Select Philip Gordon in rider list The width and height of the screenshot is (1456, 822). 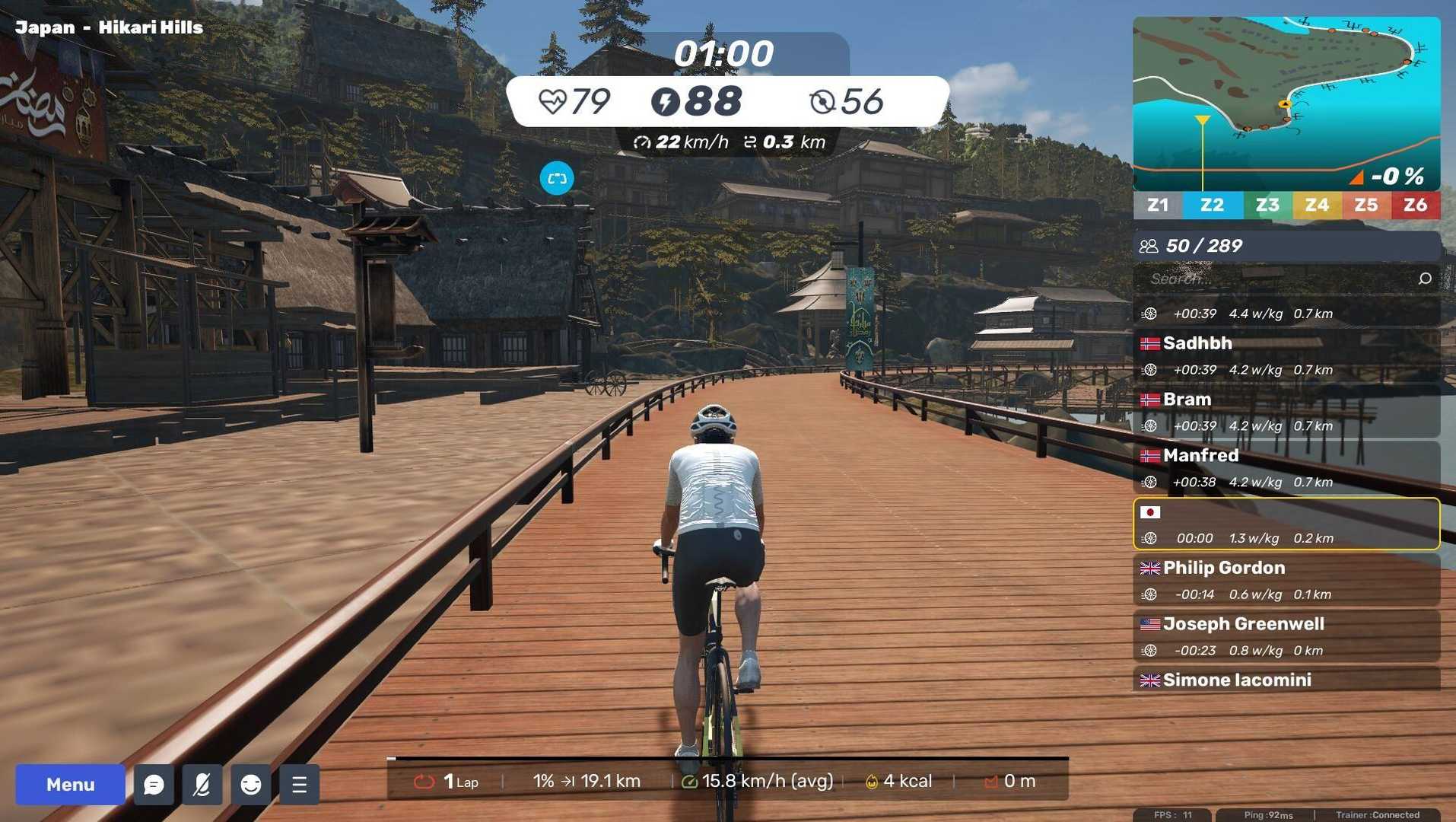(x=1286, y=580)
